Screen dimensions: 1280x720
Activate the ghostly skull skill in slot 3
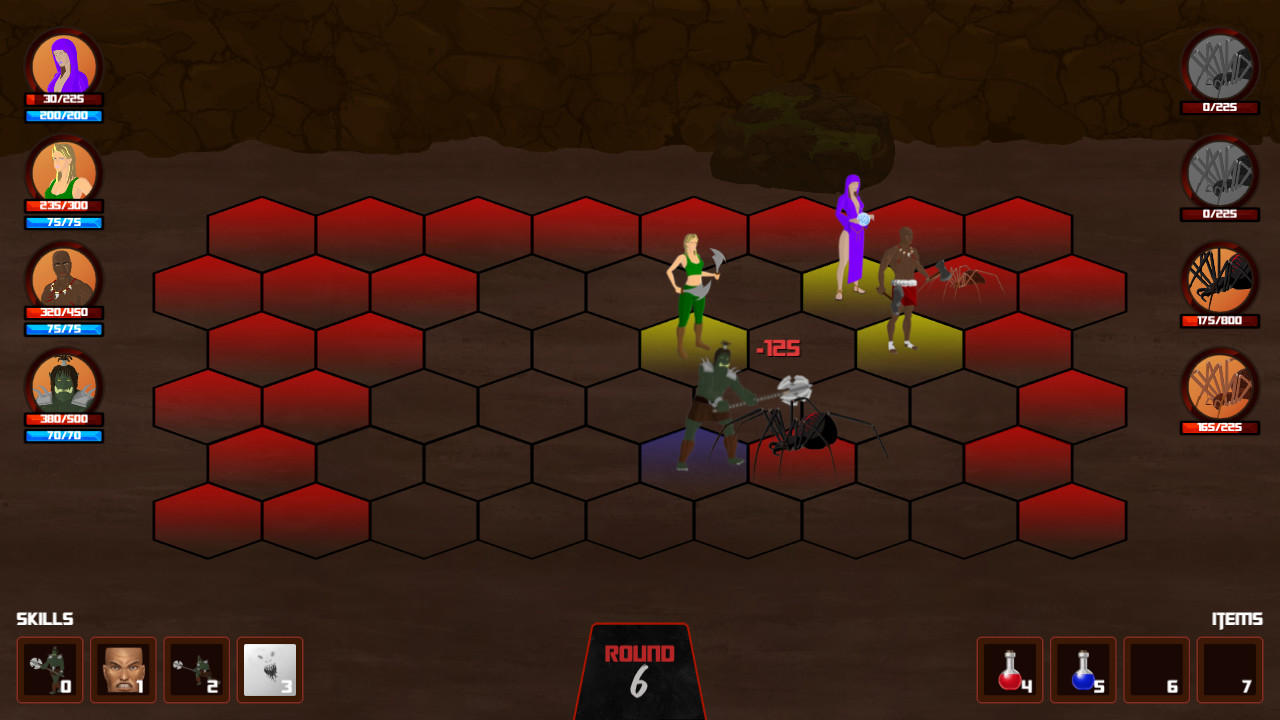(270, 670)
